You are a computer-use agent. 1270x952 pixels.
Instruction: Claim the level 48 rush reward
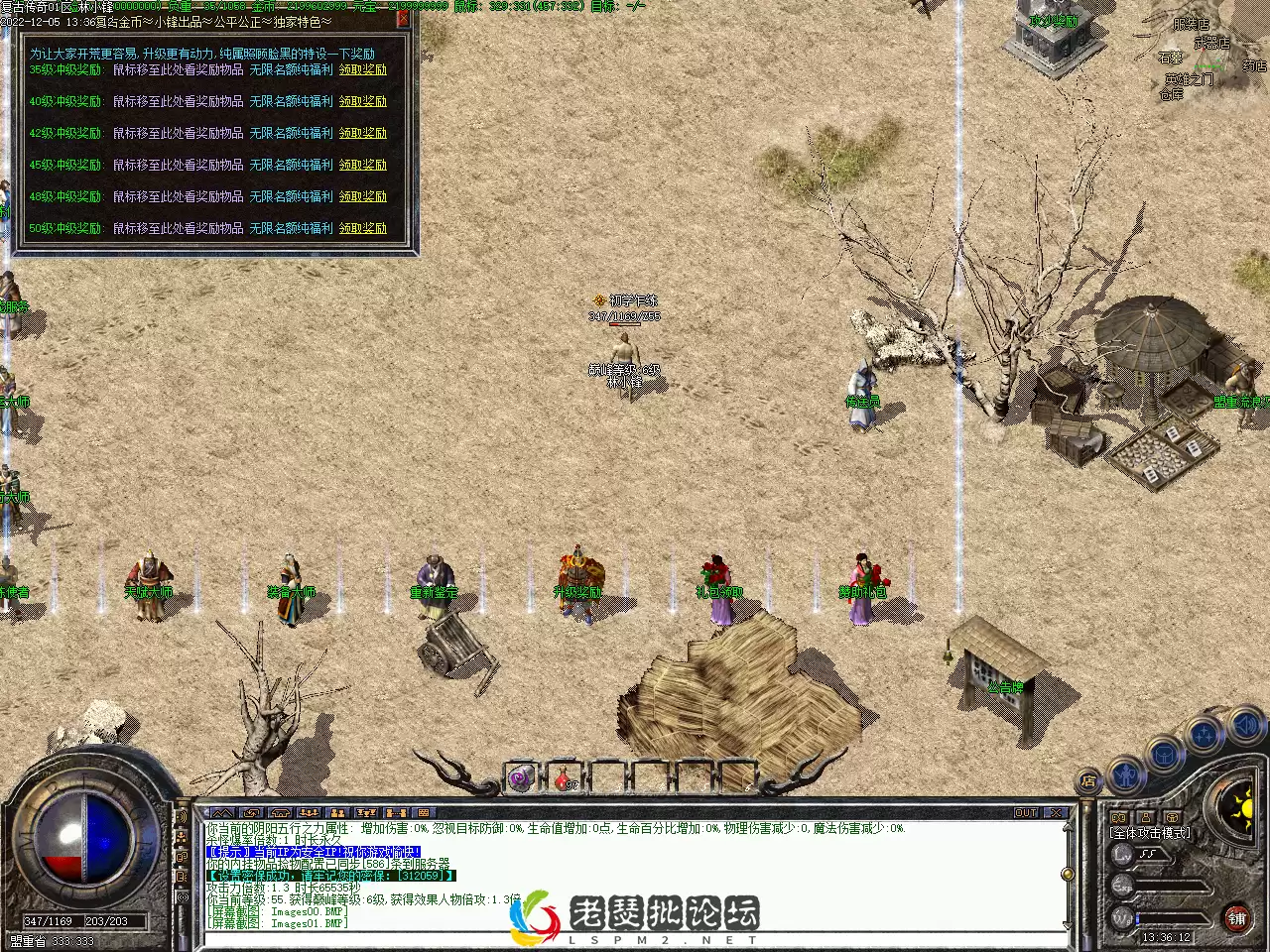tap(363, 197)
